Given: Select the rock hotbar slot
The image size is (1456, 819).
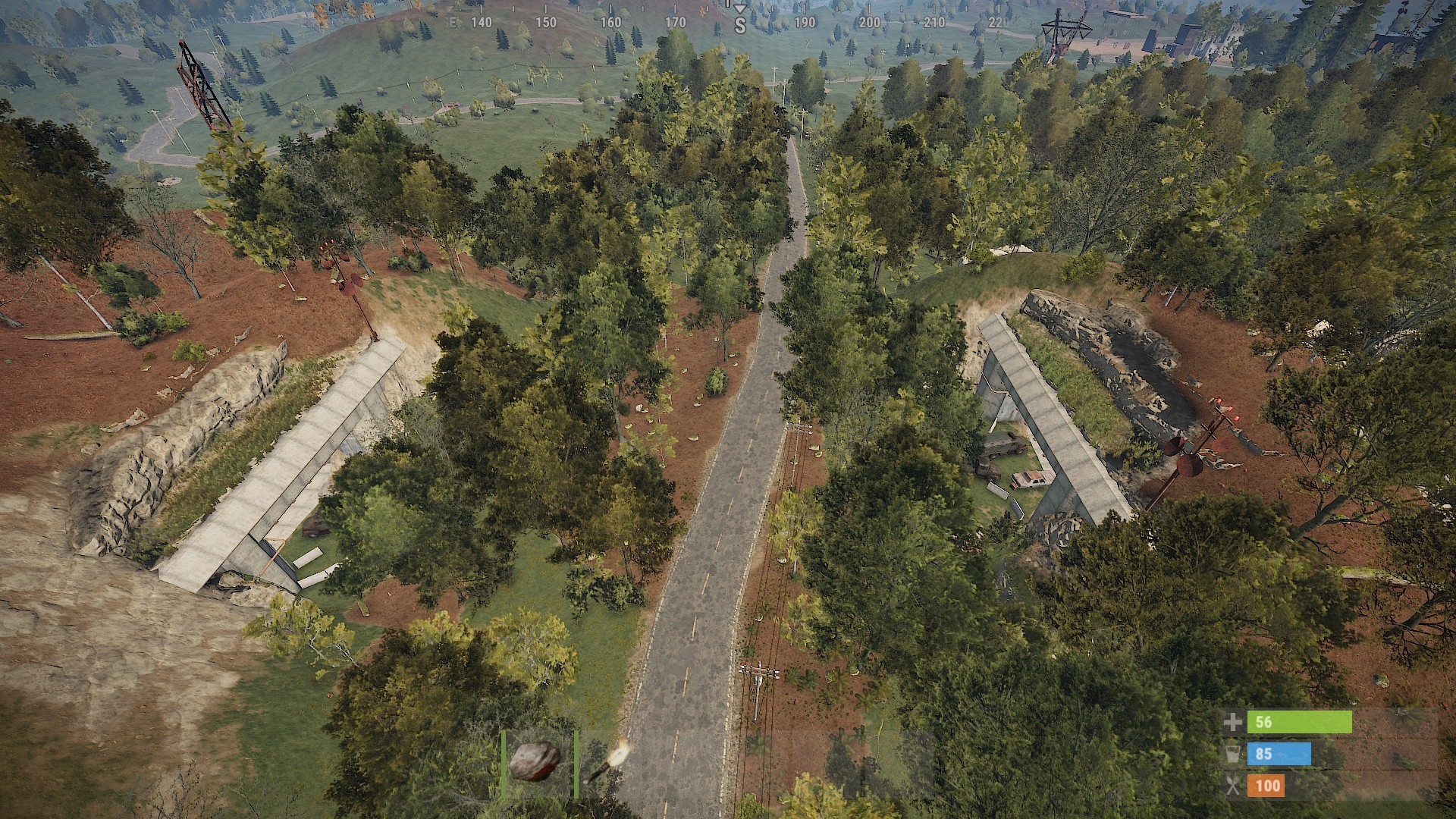Looking at the screenshot, I should 535,761.
